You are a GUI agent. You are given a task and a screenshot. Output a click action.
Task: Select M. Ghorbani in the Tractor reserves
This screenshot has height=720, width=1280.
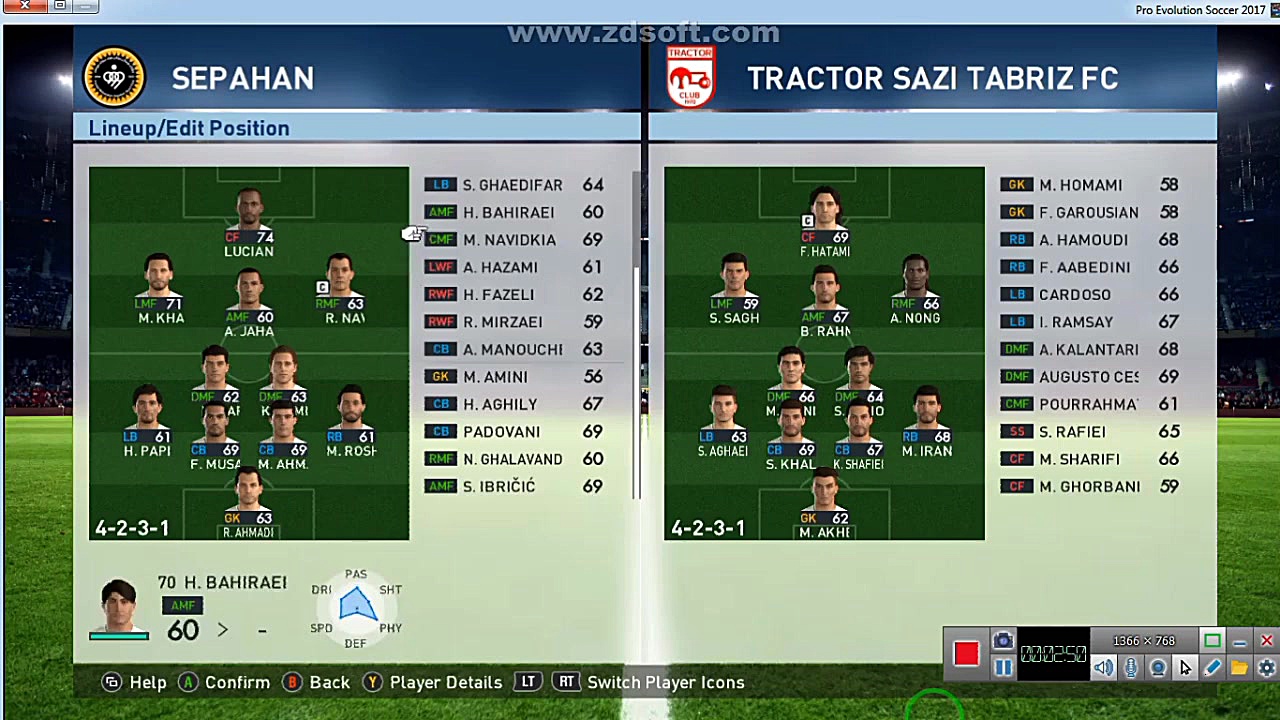[x=1089, y=487]
